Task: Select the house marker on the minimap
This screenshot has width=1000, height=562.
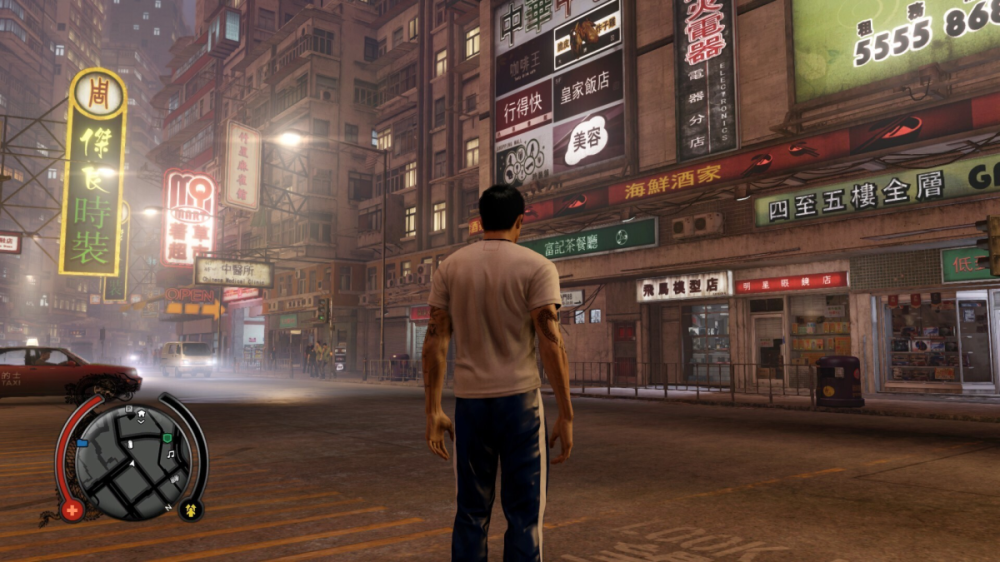Action: (141, 414)
